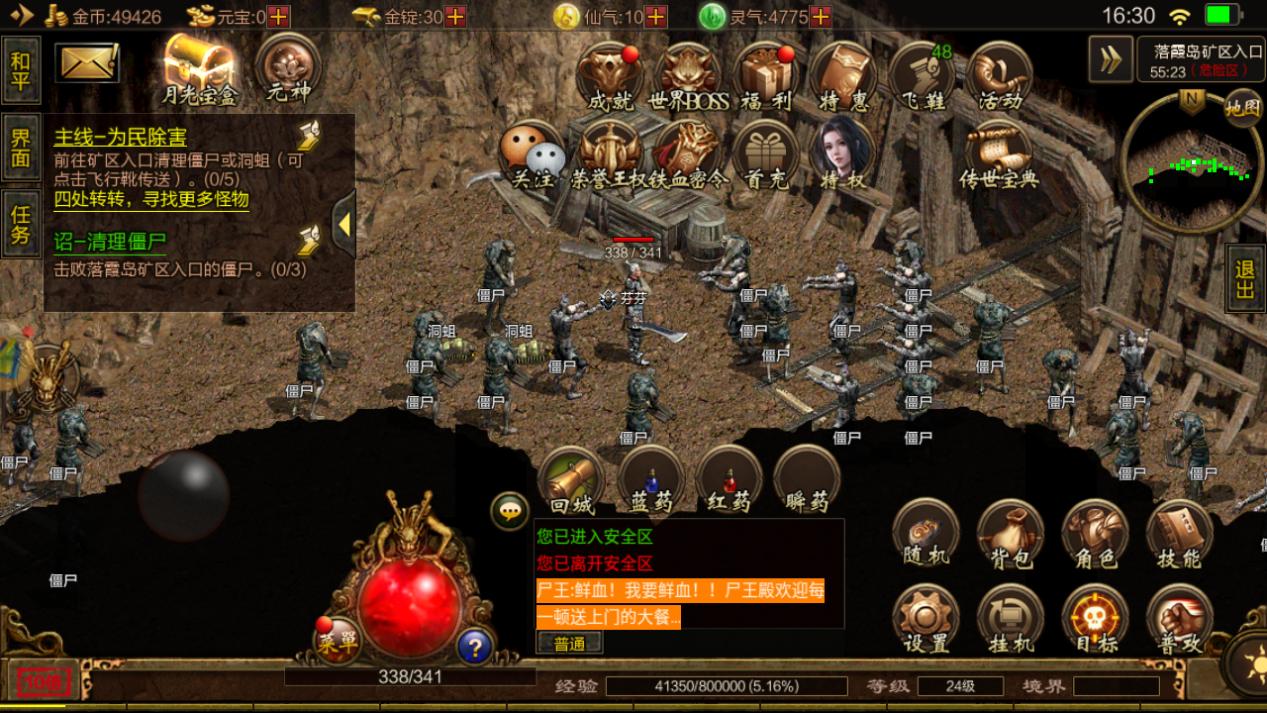Open the 活动 events menu
The height and width of the screenshot is (713, 1267).
coord(998,76)
